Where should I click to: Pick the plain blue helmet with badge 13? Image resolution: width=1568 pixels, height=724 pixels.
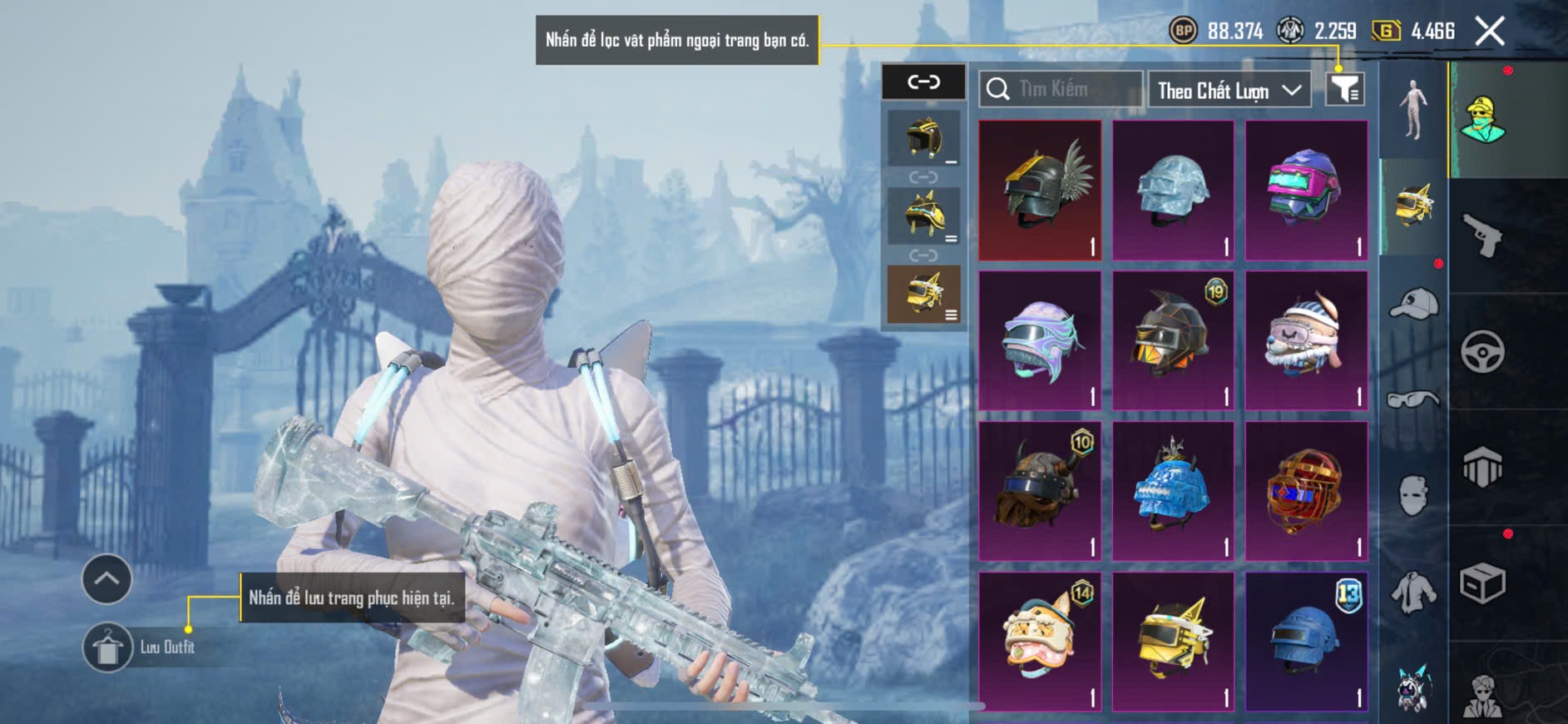pos(1306,642)
